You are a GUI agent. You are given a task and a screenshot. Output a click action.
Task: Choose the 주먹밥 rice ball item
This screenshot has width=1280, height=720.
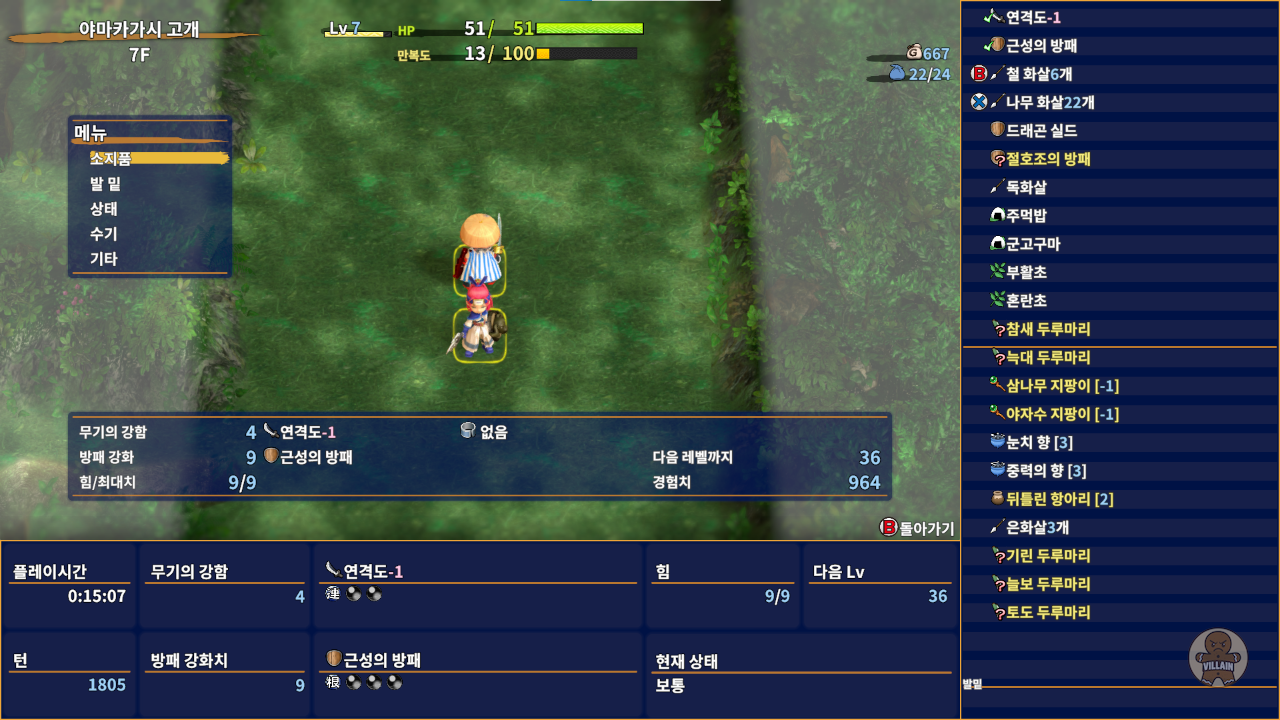pyautogui.click(x=1025, y=216)
